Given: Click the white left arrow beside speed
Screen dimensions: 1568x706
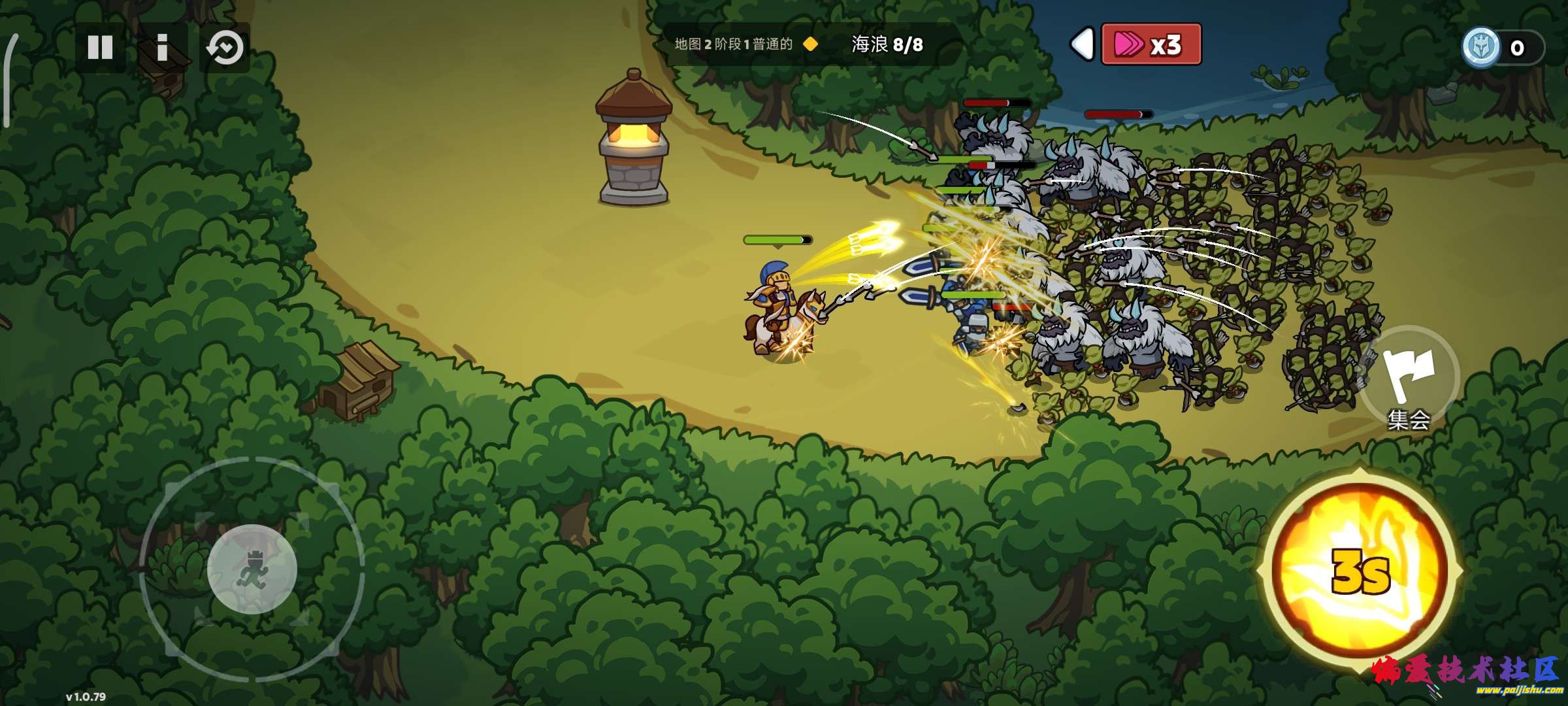Looking at the screenshot, I should (x=1082, y=44).
